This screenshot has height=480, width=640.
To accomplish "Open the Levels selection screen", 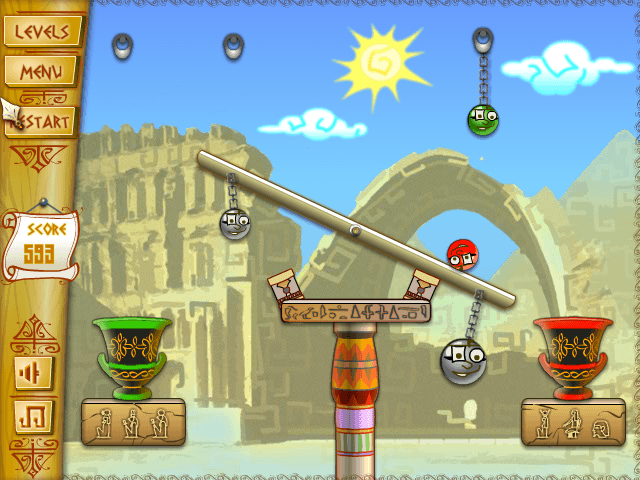I will (x=40, y=31).
